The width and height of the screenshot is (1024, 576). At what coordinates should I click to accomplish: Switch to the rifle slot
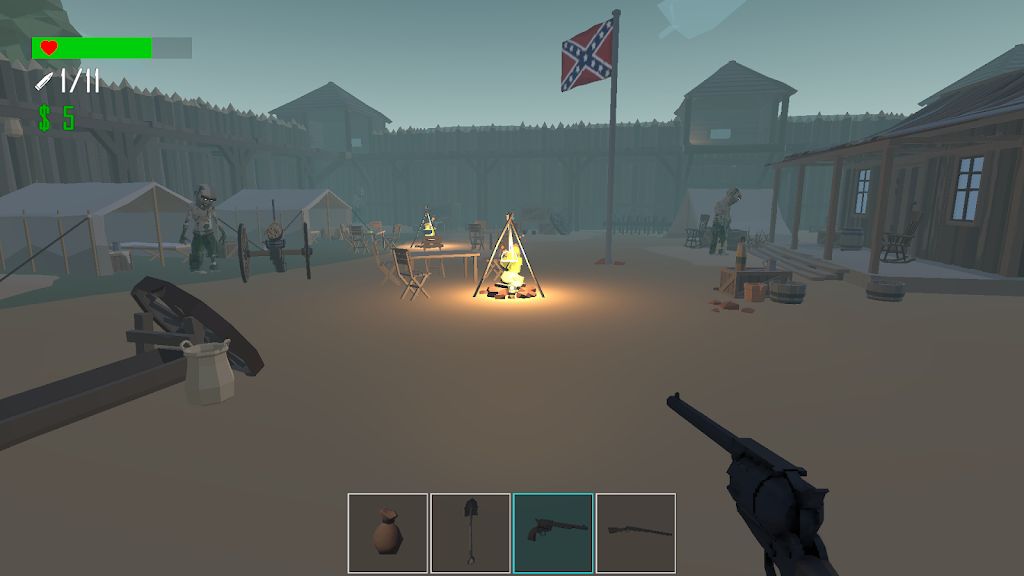click(636, 533)
